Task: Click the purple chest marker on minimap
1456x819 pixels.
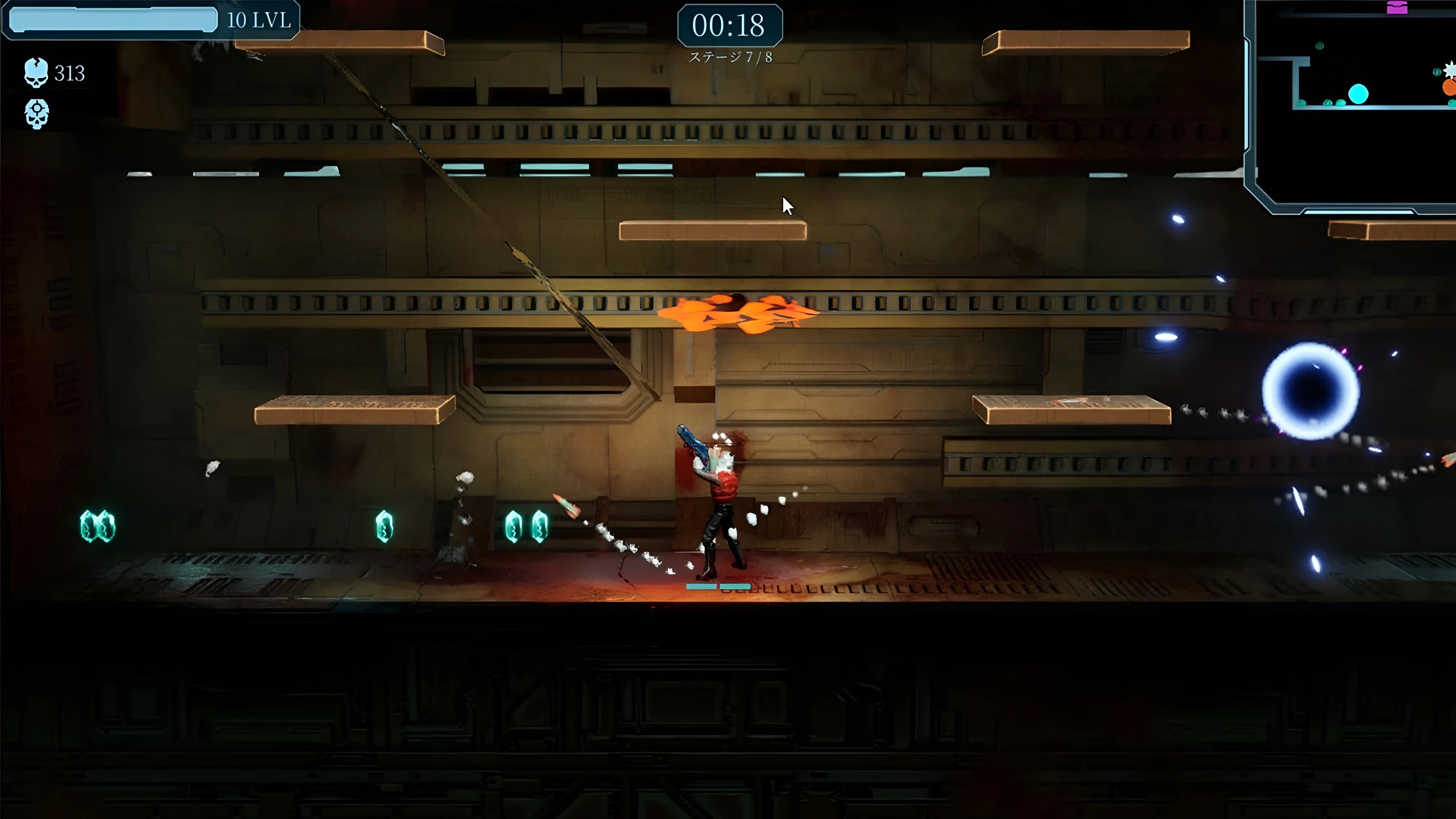Action: pos(1396,7)
